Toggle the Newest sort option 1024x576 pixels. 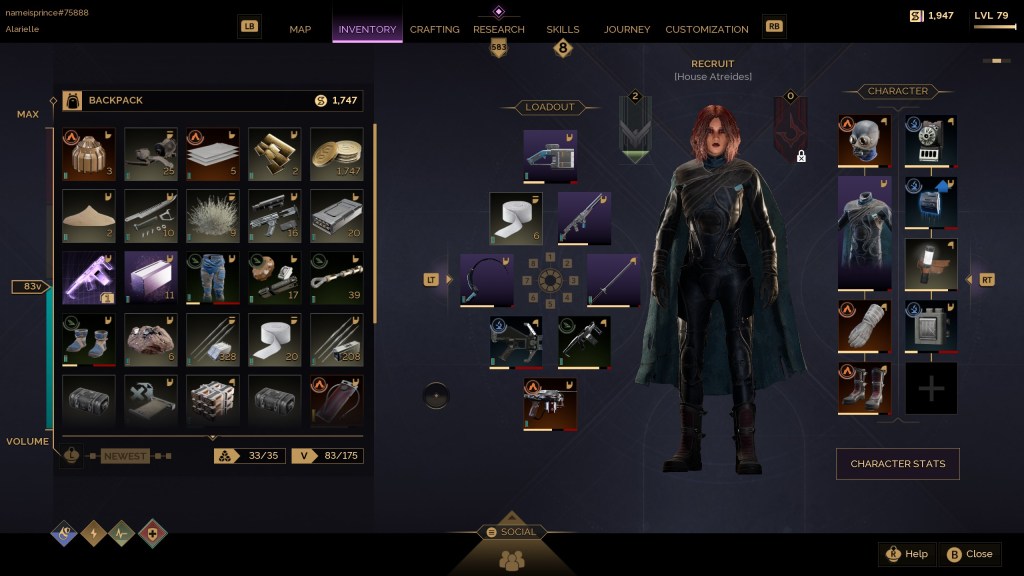click(124, 456)
